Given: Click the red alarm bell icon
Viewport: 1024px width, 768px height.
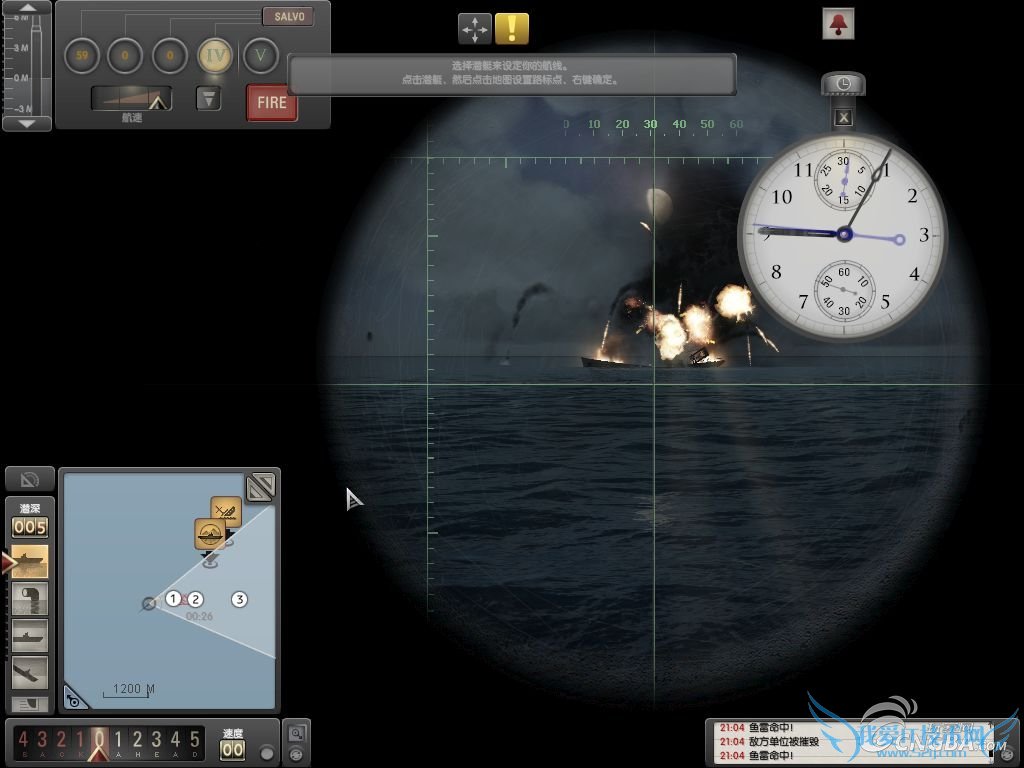Looking at the screenshot, I should 838,23.
